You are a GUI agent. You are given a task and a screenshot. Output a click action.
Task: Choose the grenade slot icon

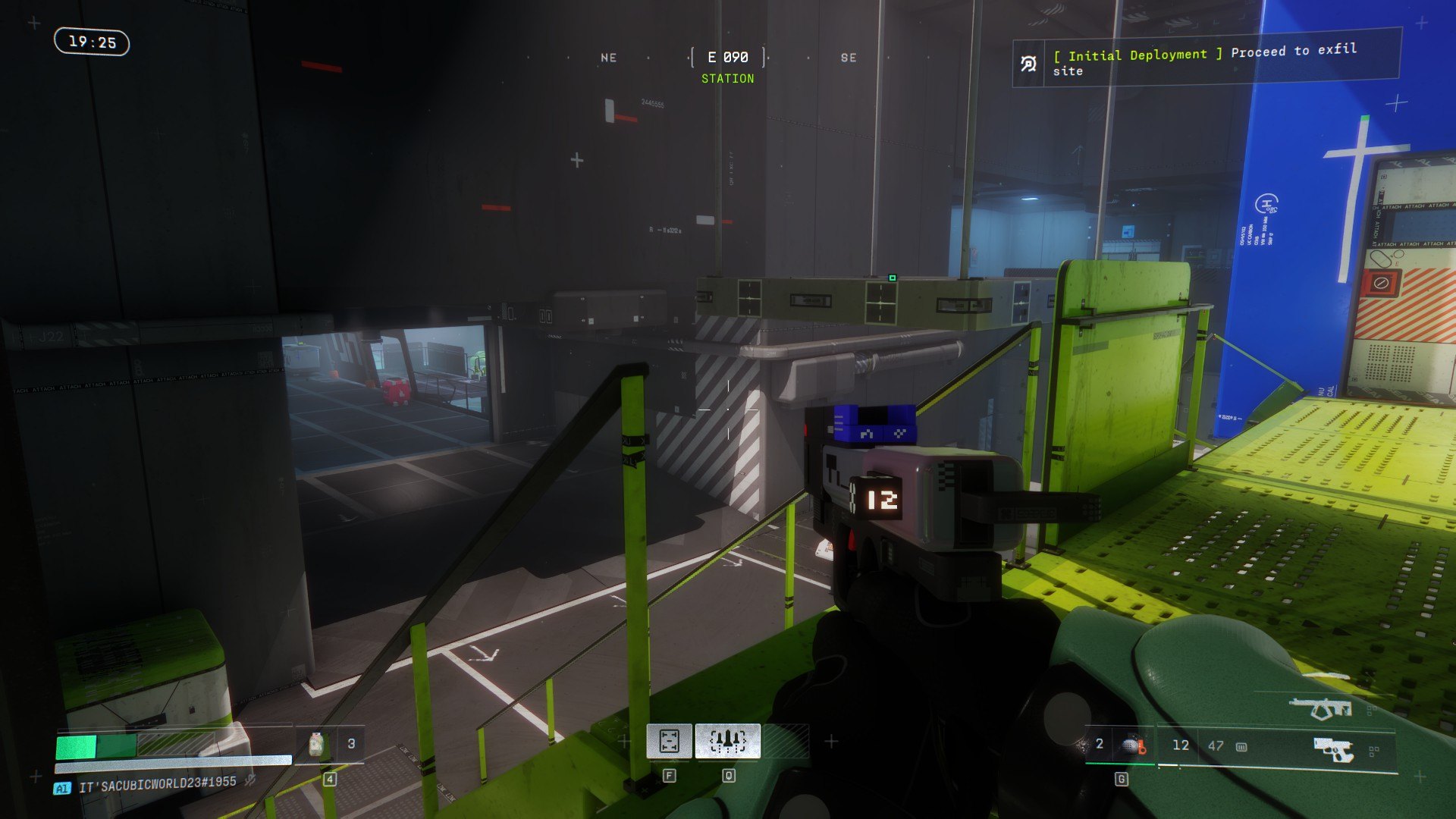click(x=1133, y=745)
